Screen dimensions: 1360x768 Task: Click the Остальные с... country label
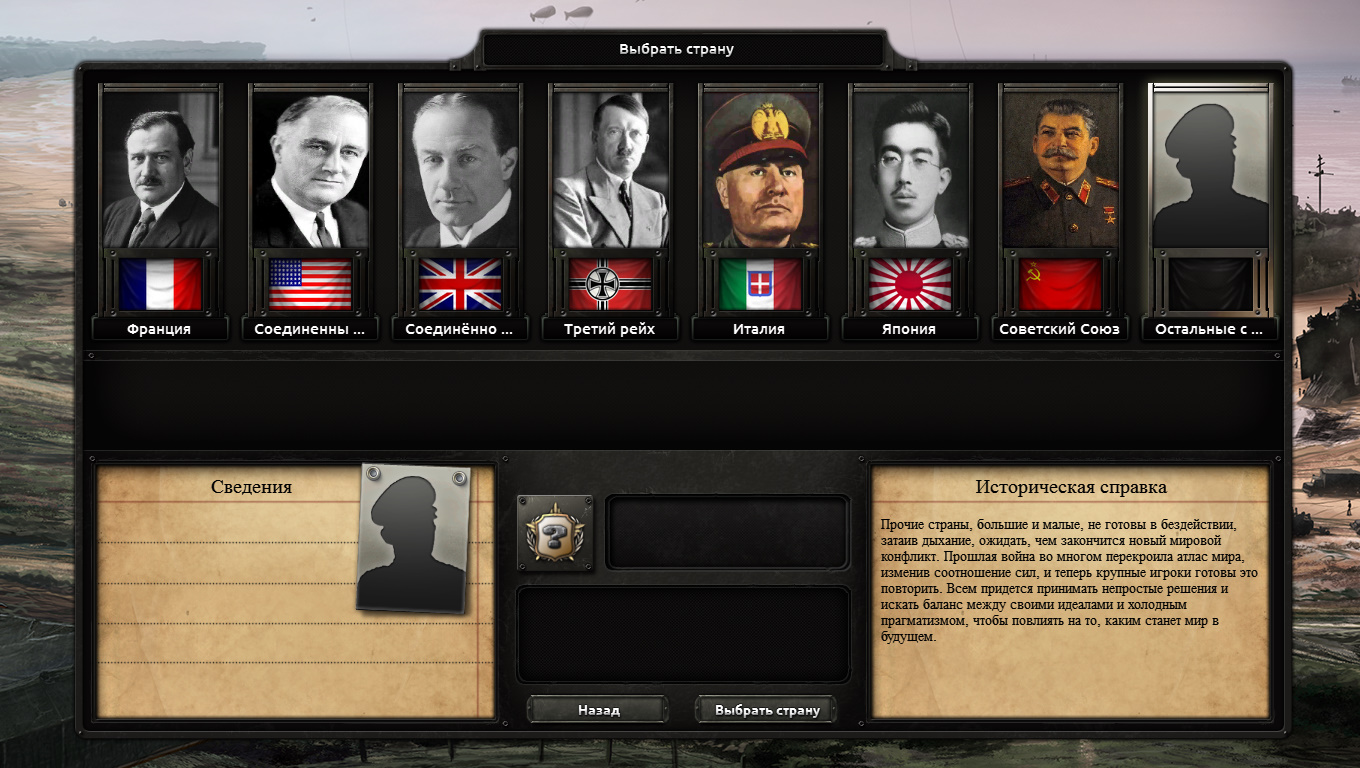pos(1209,328)
